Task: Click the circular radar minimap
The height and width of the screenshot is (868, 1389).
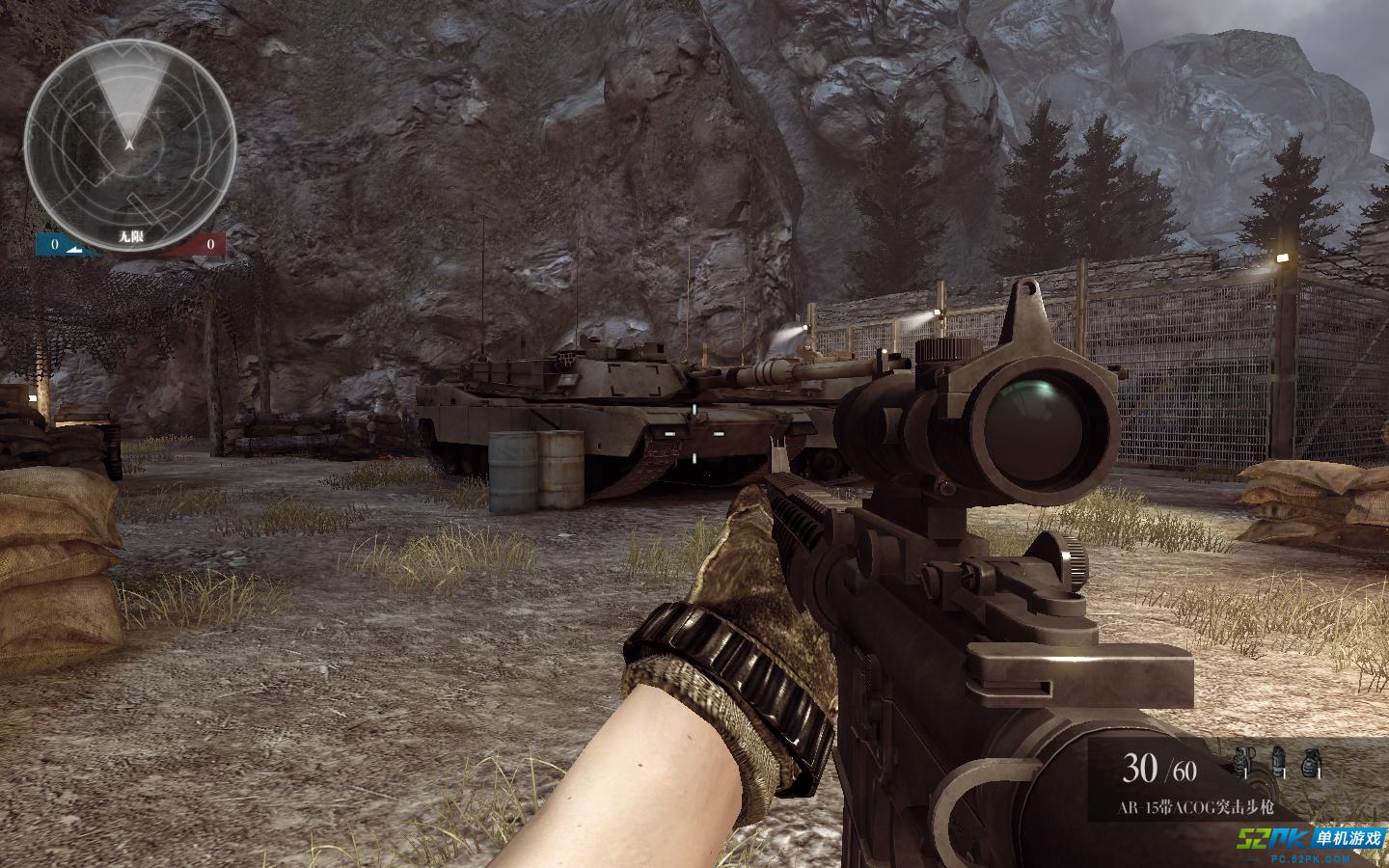Action: pyautogui.click(x=129, y=134)
